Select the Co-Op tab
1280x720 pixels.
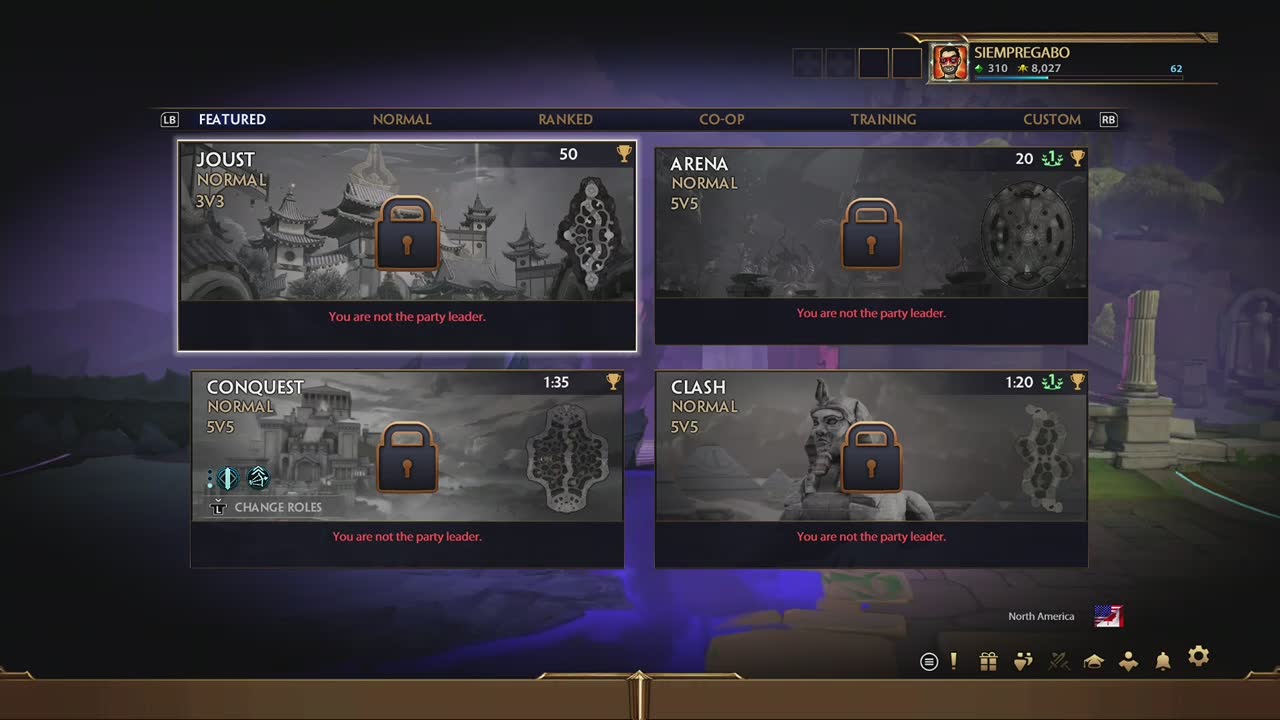pos(722,119)
